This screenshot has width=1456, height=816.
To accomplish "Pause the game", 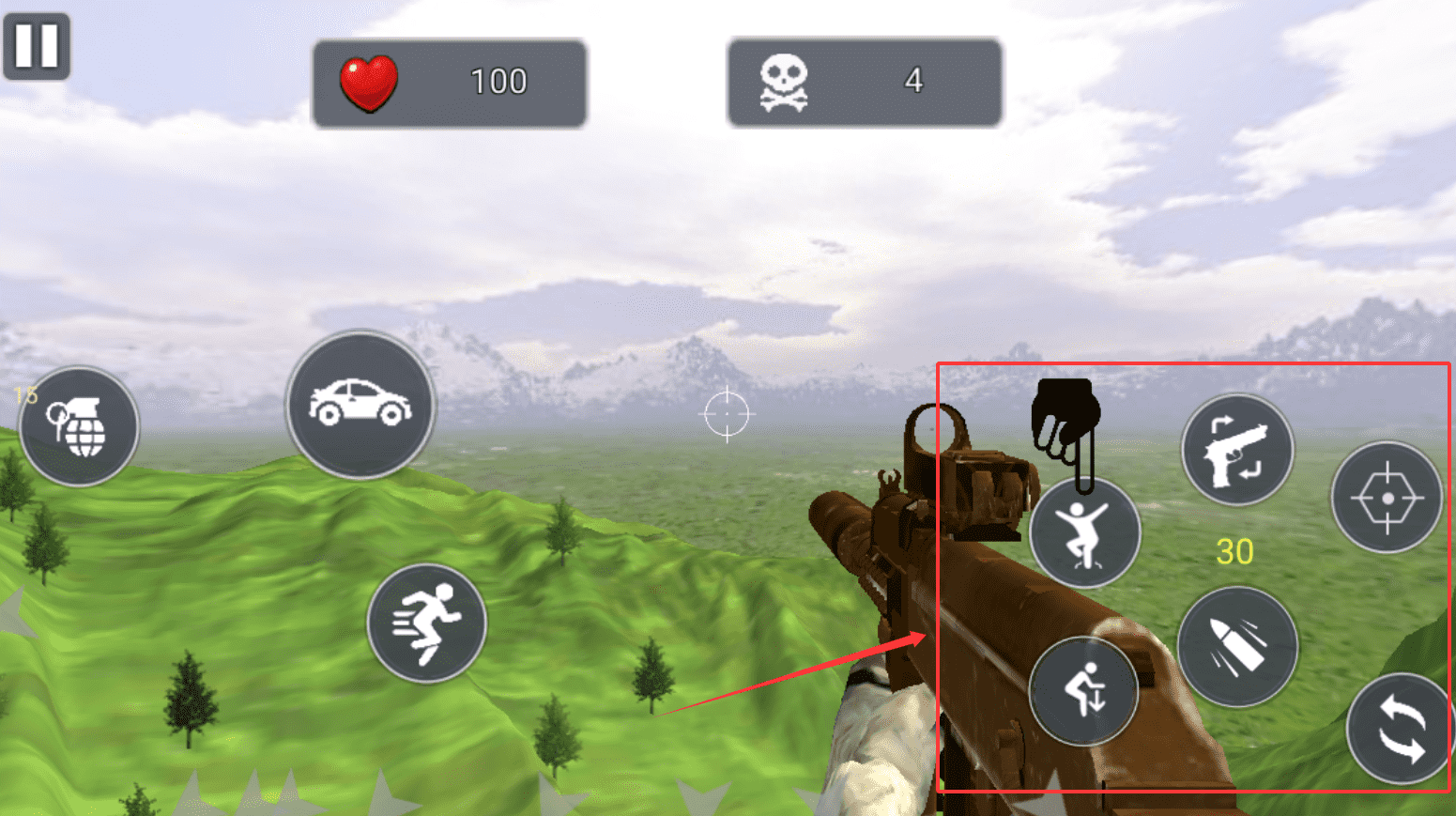I will click(x=37, y=45).
